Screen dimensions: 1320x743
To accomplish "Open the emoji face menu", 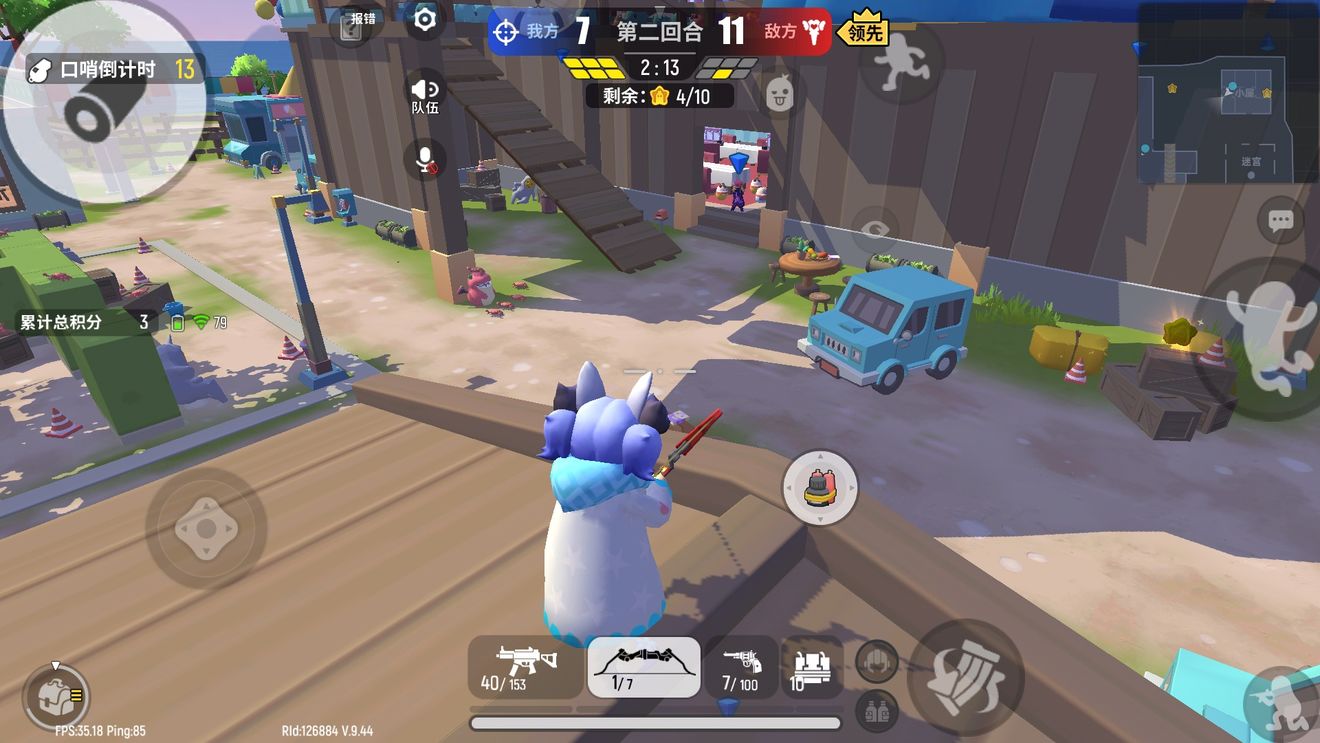I will click(x=779, y=95).
